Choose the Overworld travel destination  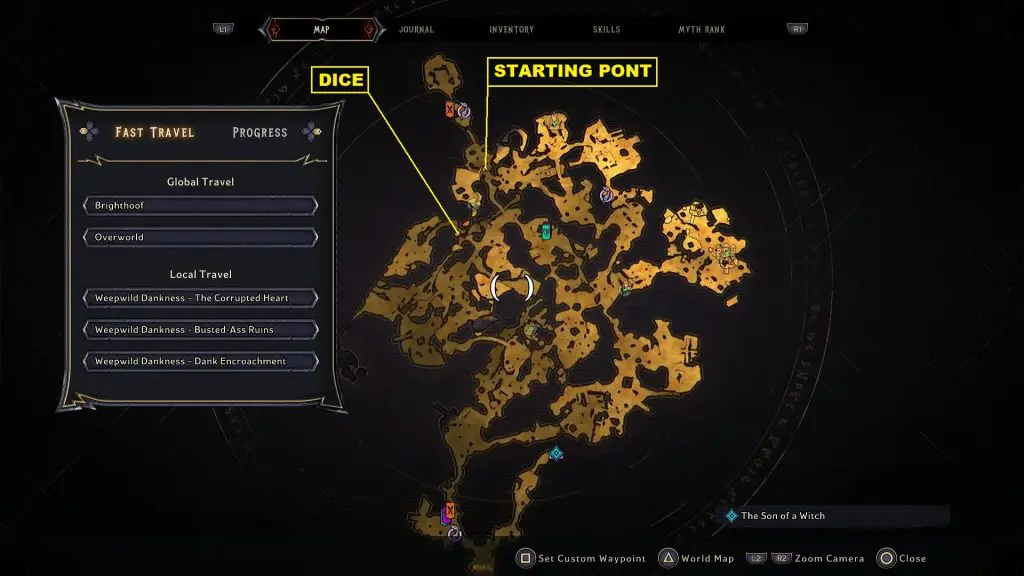coord(200,238)
